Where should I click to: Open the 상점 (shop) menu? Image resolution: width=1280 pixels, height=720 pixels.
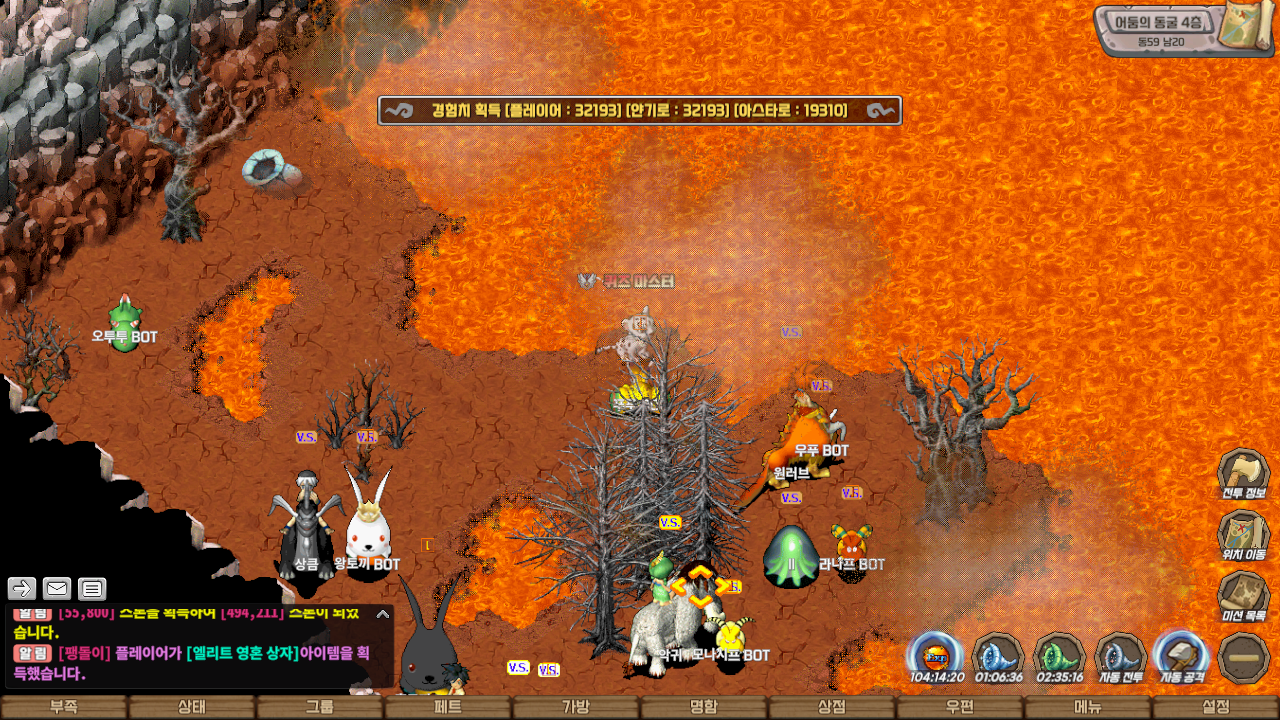pyautogui.click(x=832, y=707)
